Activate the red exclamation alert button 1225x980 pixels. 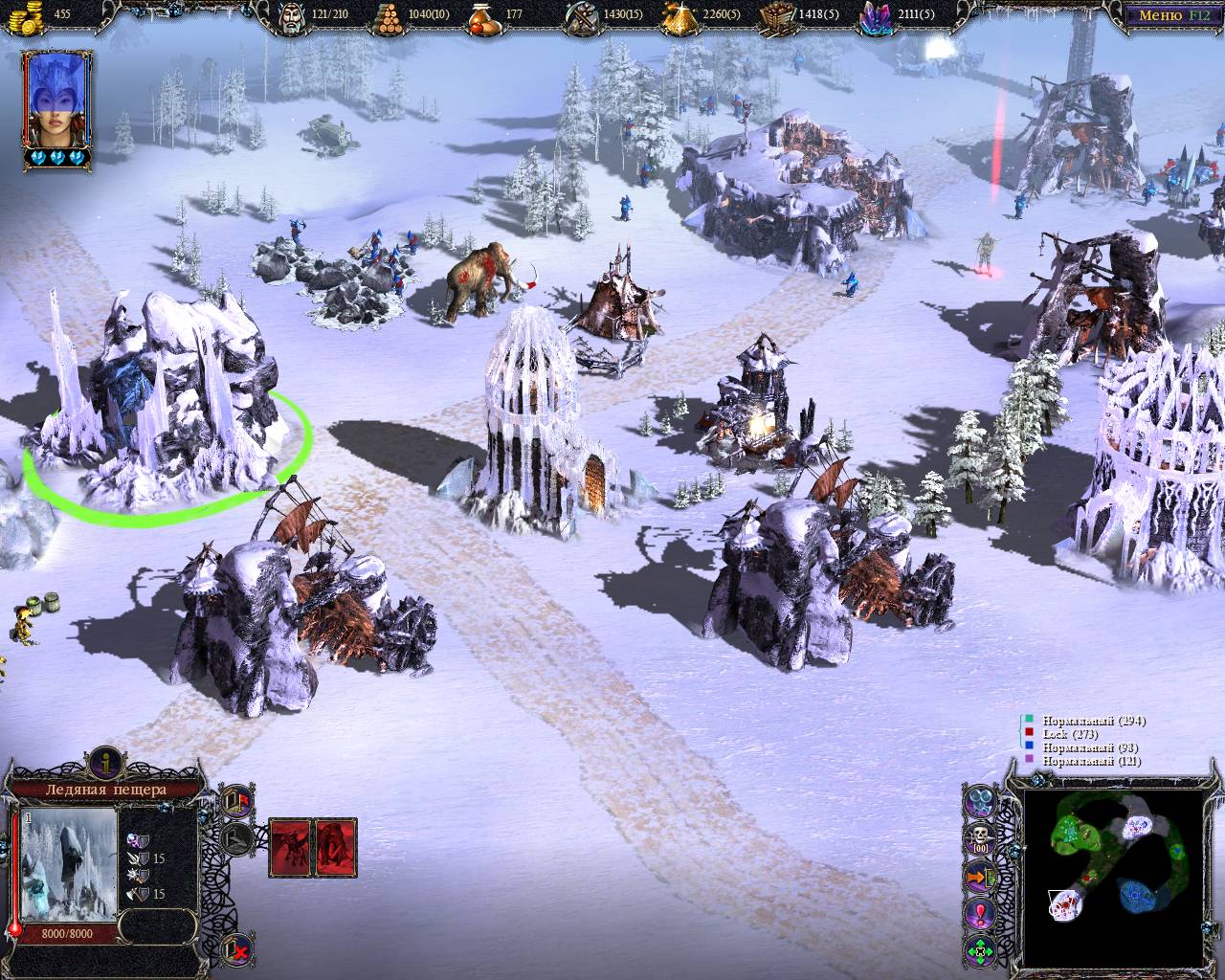pos(979,914)
